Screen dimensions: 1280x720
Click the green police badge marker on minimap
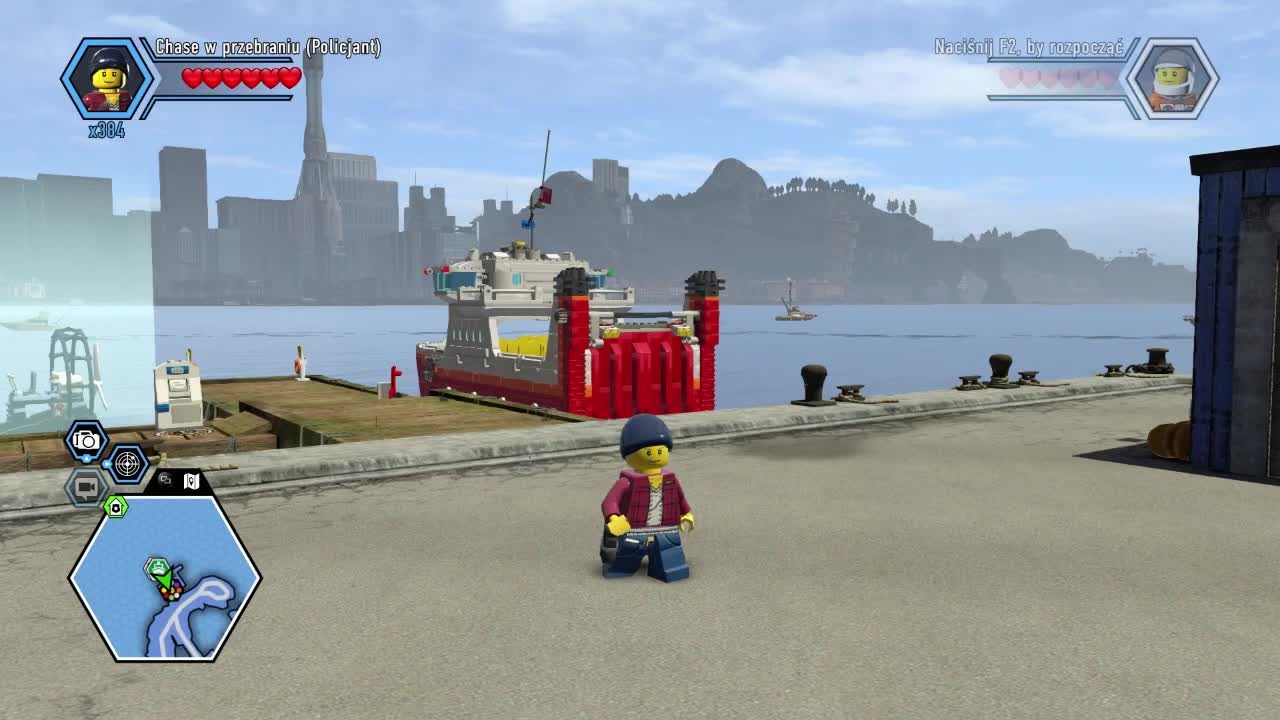pyautogui.click(x=116, y=507)
